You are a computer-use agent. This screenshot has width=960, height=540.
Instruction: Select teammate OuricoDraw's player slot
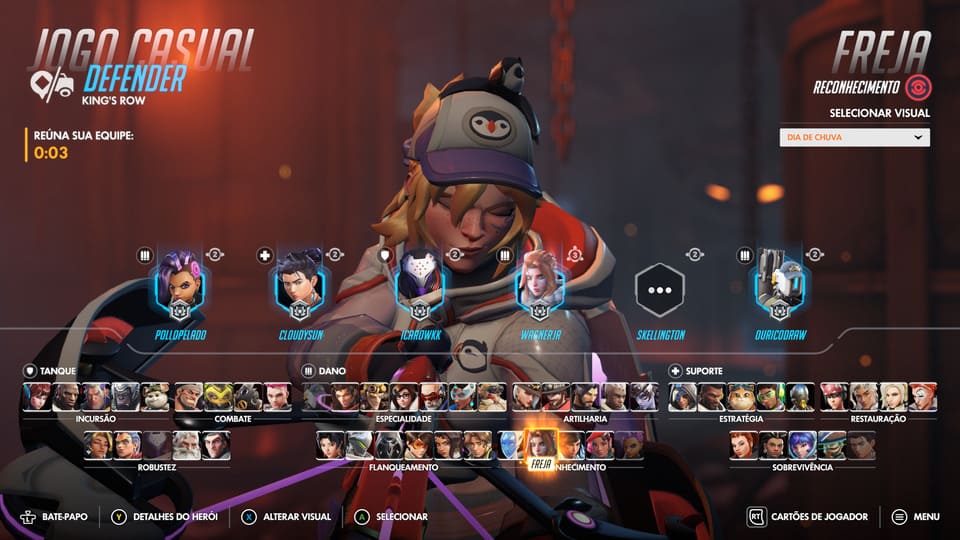[x=780, y=286]
